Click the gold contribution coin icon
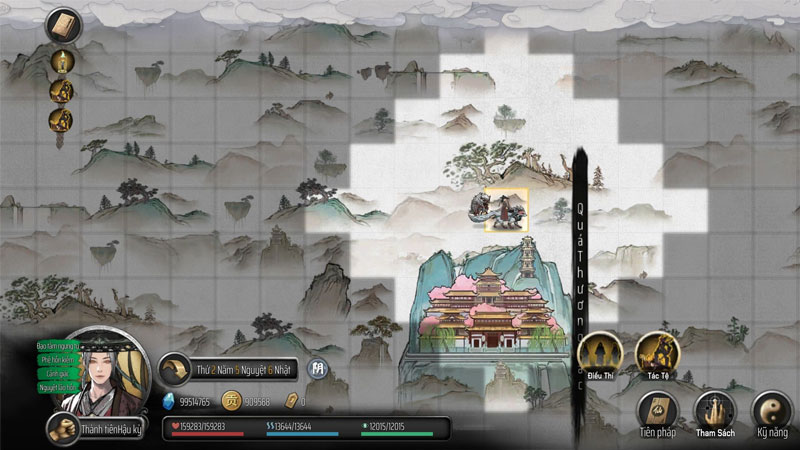 [231, 400]
